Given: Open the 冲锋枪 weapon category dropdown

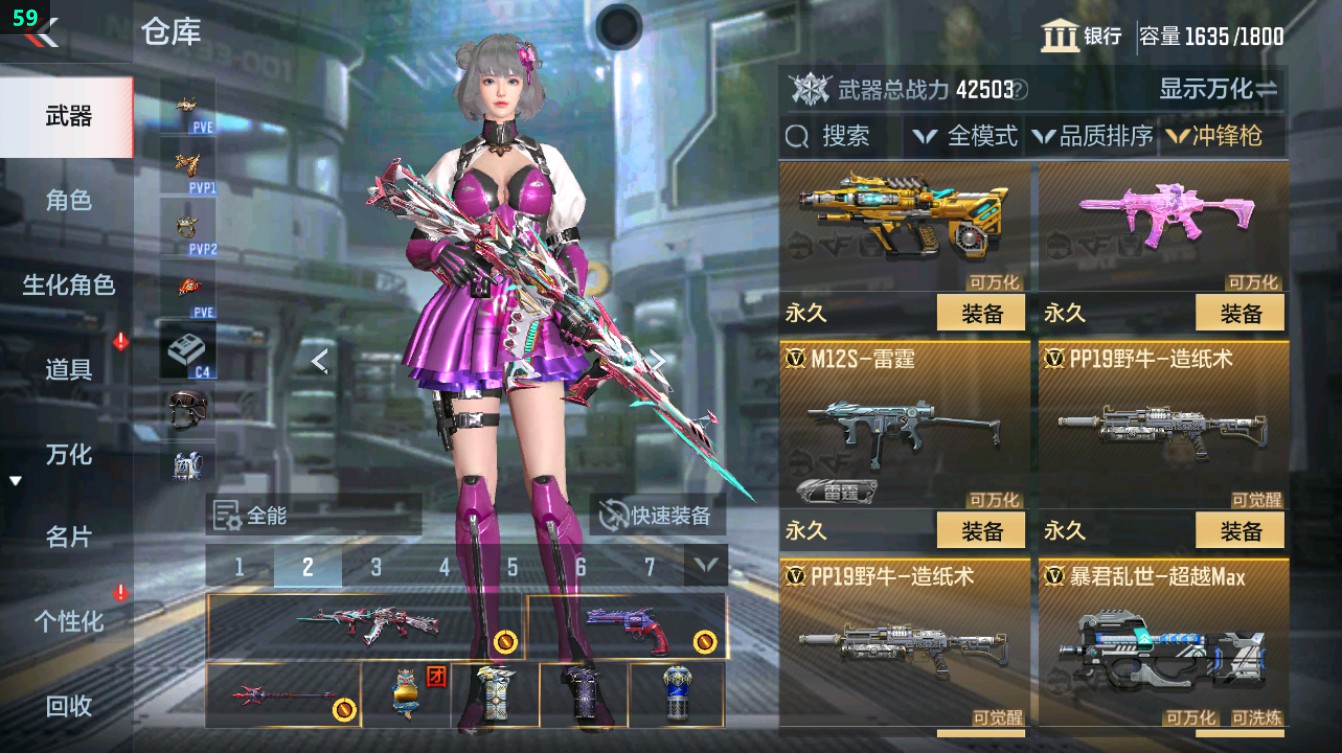Looking at the screenshot, I should tap(1225, 137).
